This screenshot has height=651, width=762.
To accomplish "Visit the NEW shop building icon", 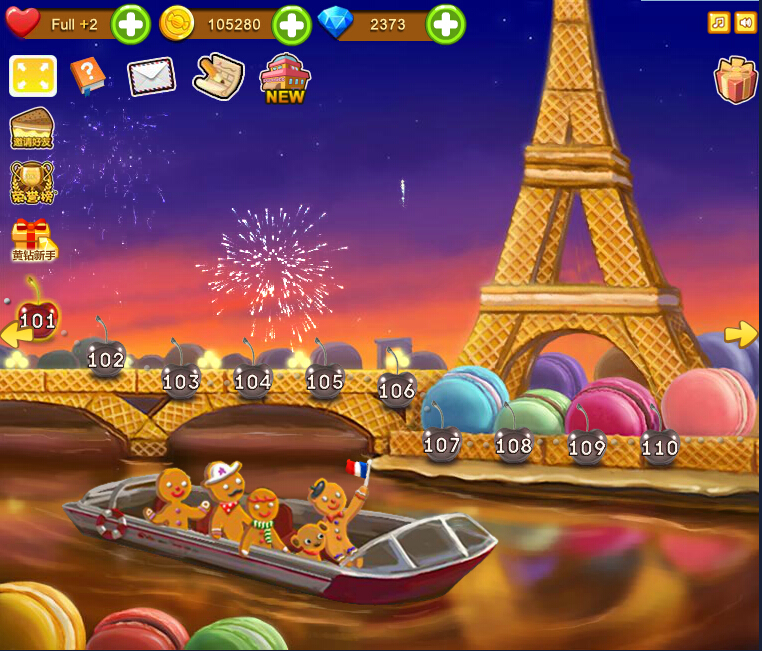I will [285, 78].
